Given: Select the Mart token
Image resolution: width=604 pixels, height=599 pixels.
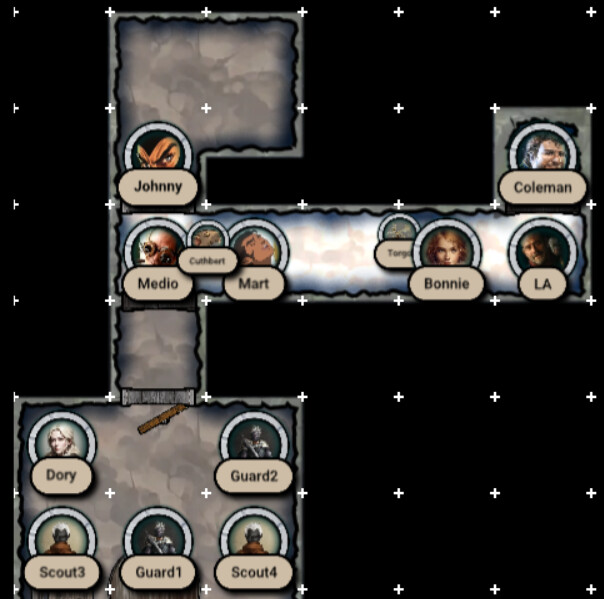Looking at the screenshot, I should point(253,252).
